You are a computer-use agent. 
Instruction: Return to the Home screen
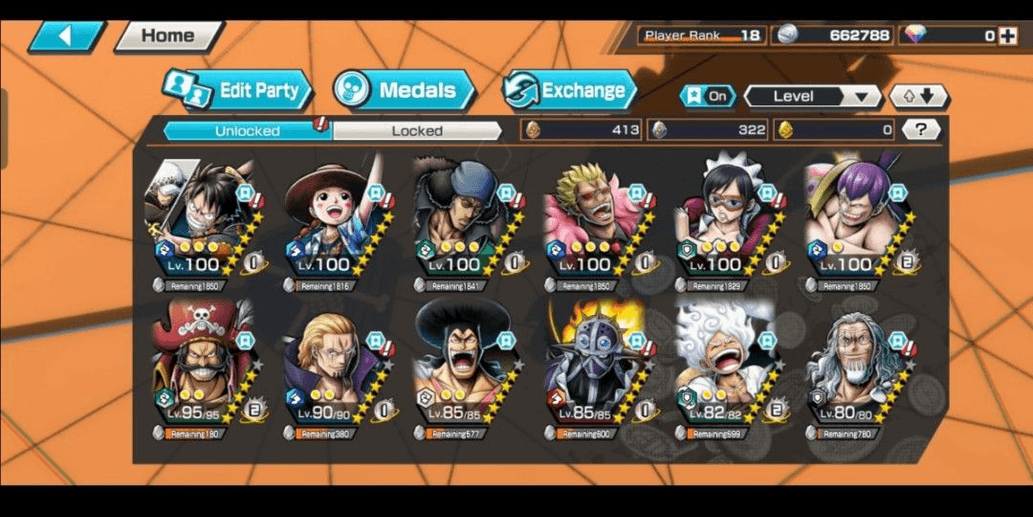tap(168, 36)
